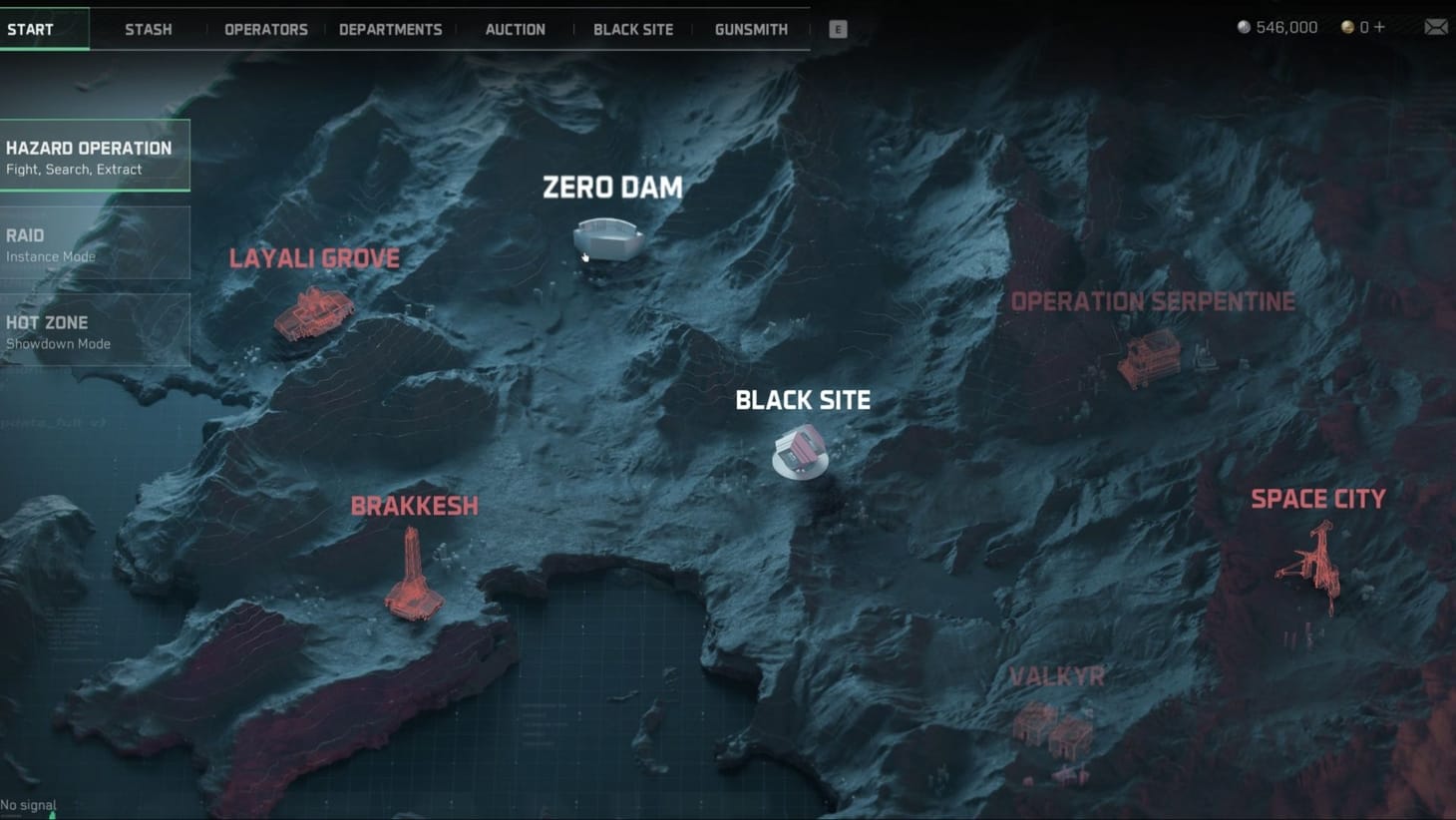Switch to Hot Zone Showdown Mode
1456x820 pixels.
[x=95, y=331]
